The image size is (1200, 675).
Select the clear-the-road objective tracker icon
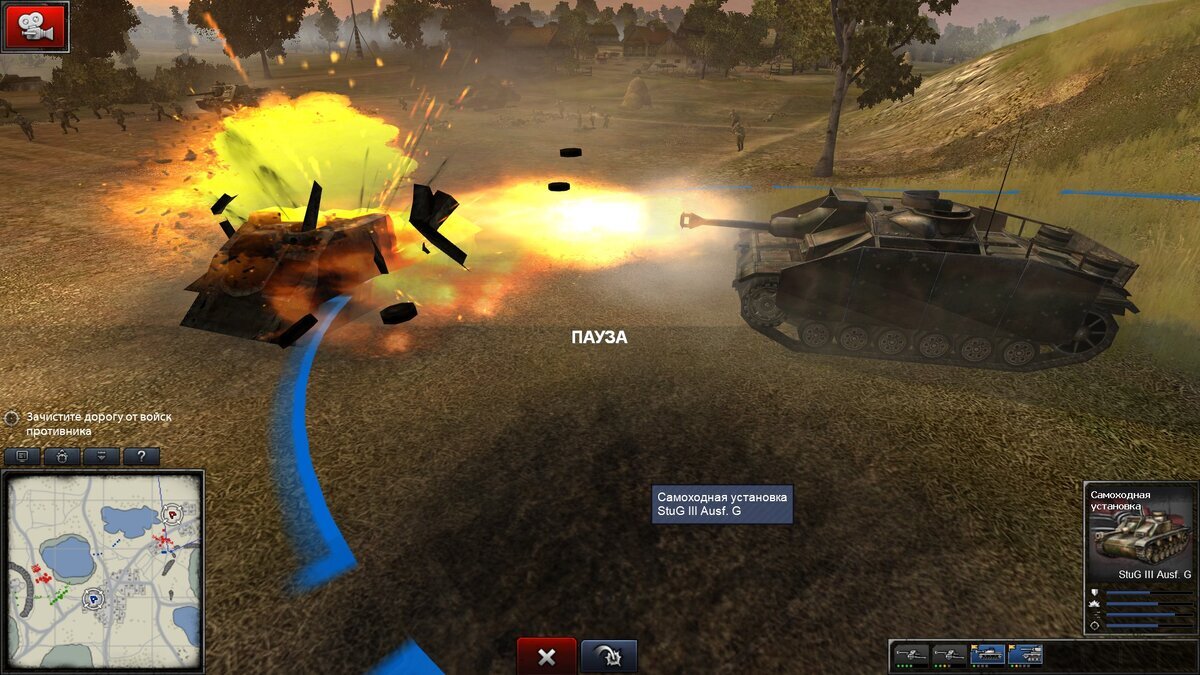pyautogui.click(x=12, y=418)
